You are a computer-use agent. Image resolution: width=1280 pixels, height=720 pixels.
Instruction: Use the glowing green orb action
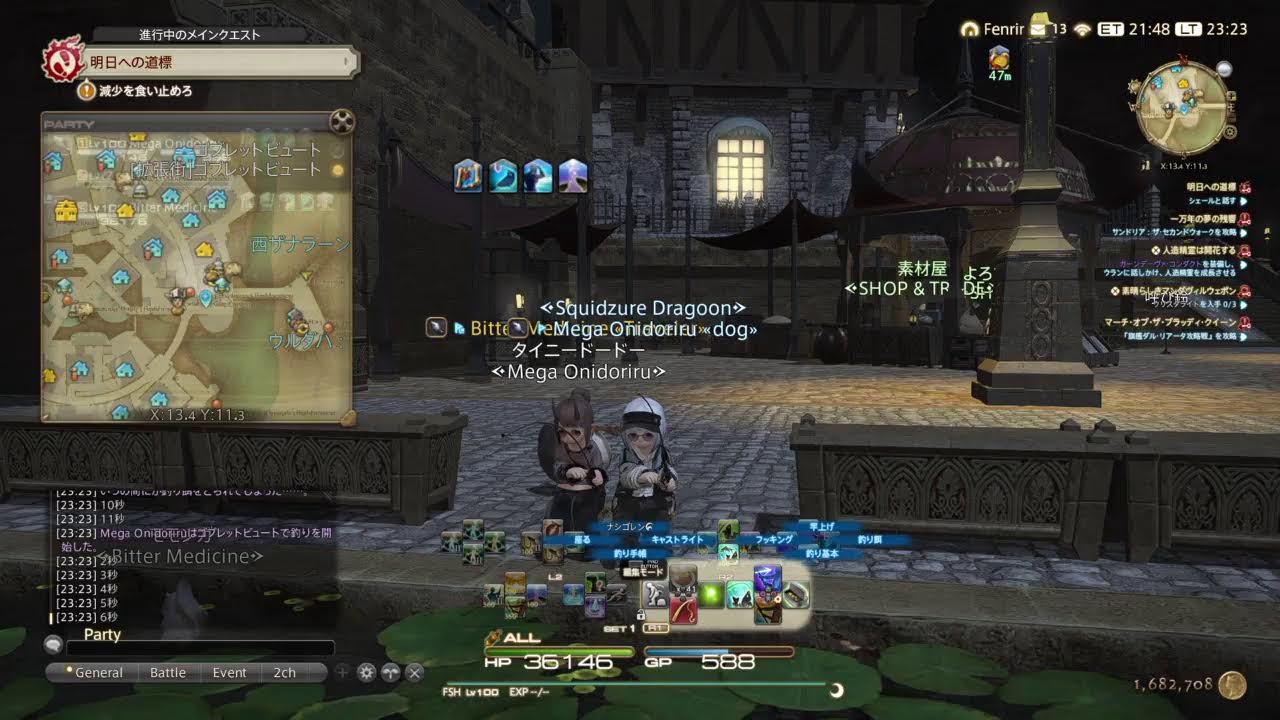tap(712, 596)
